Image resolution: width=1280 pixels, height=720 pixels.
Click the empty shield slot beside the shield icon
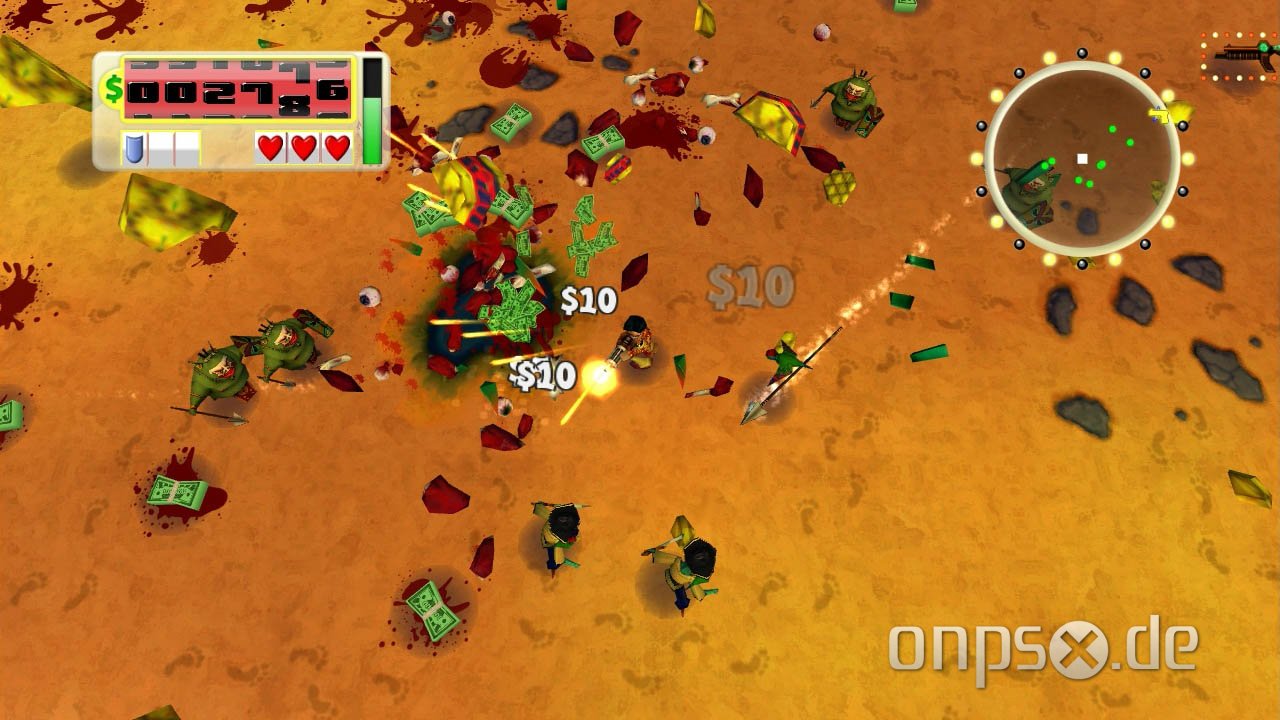pyautogui.click(x=163, y=147)
